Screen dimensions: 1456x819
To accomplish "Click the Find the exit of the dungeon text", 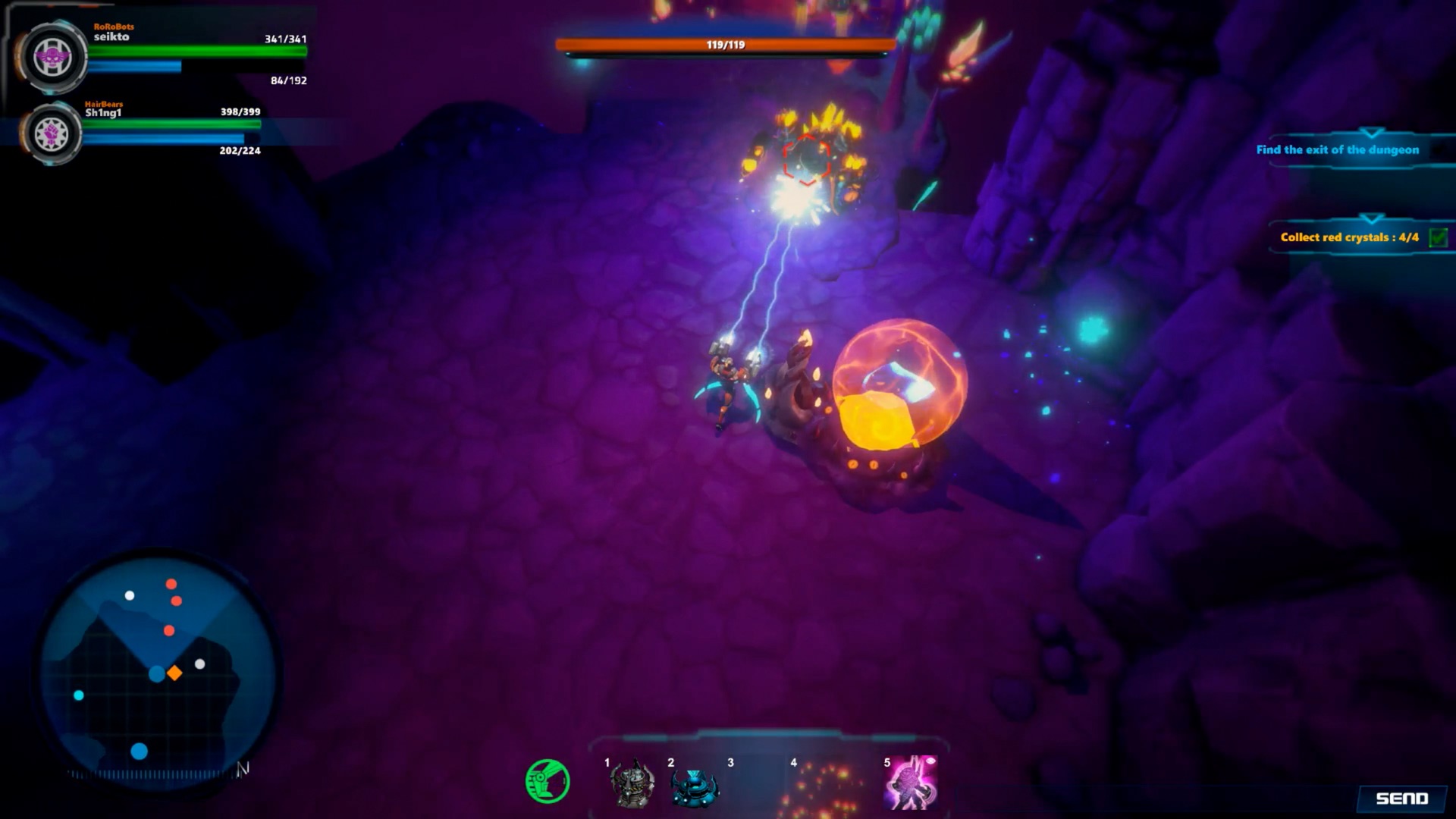I will [x=1337, y=149].
